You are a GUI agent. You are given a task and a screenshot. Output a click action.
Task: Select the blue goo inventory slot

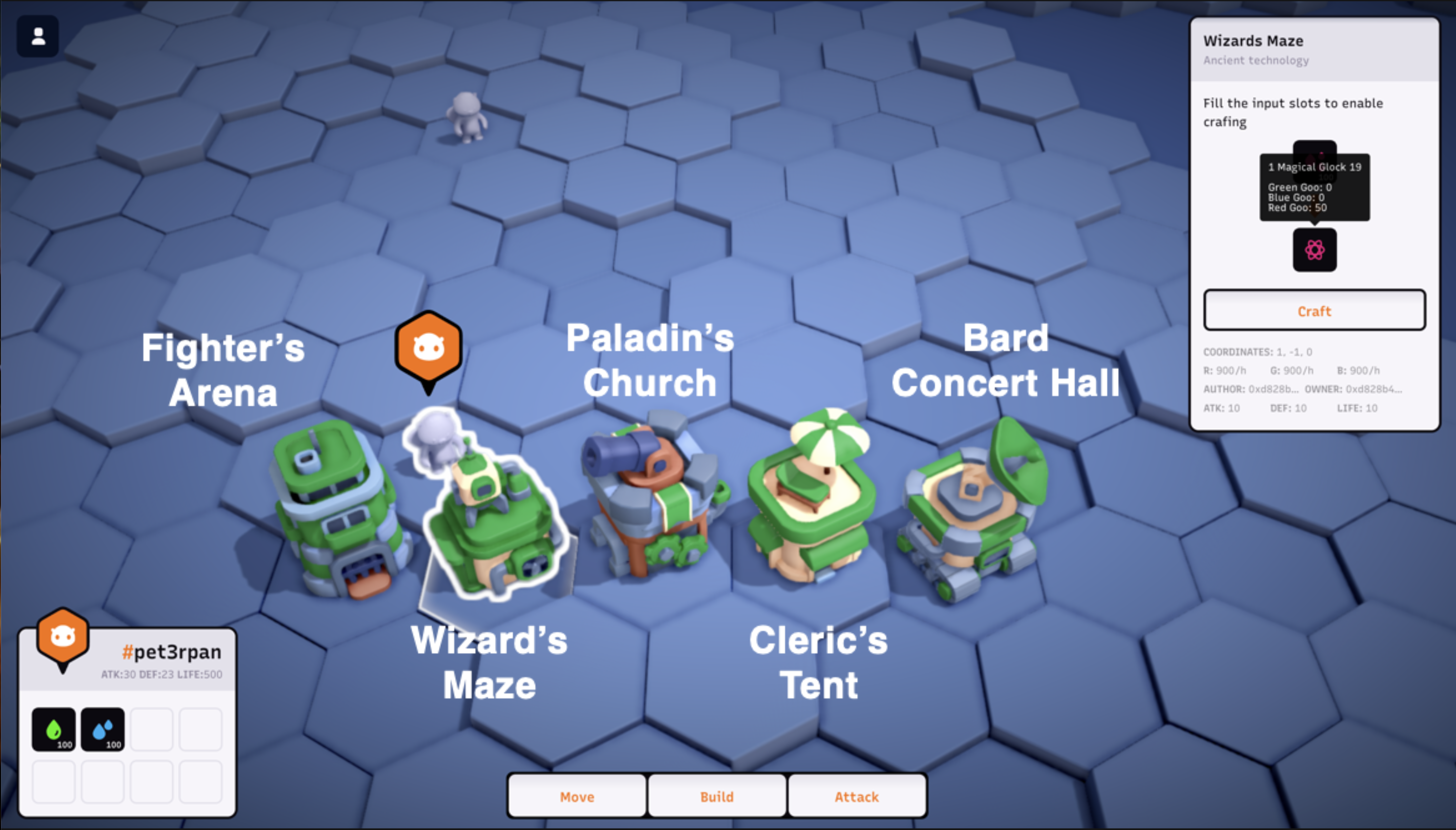click(x=103, y=729)
